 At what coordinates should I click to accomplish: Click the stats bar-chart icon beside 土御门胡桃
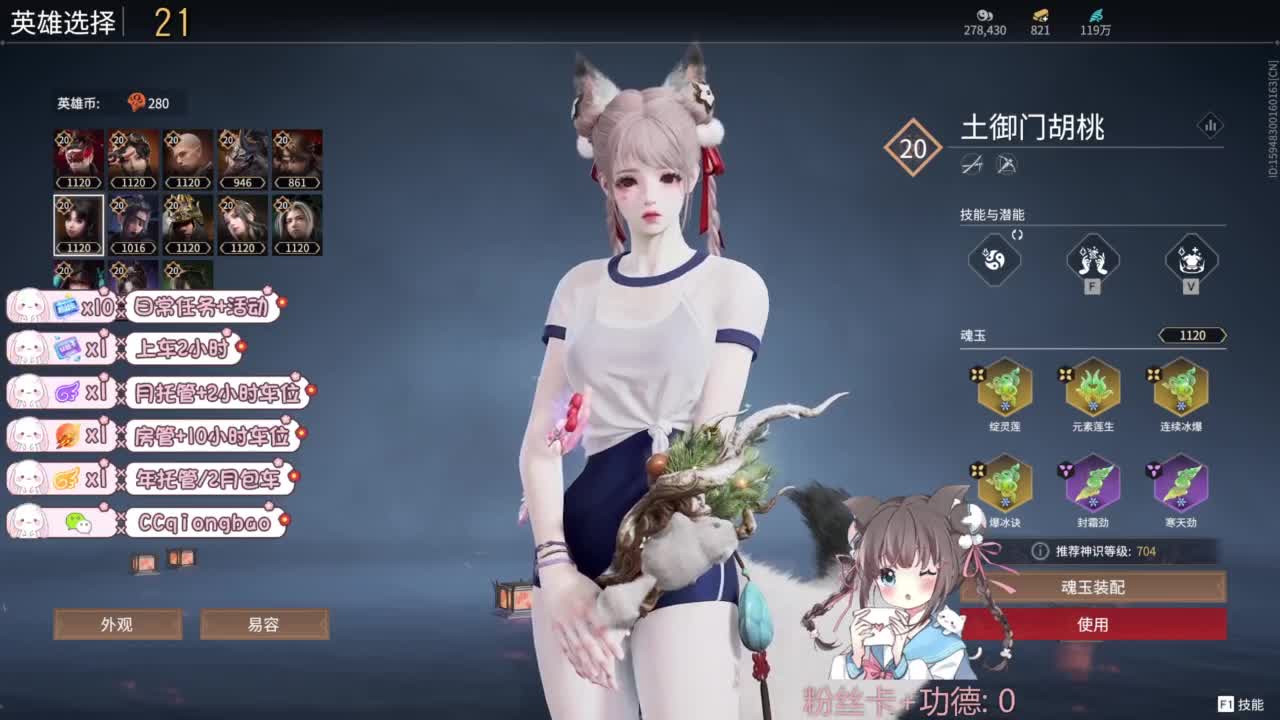click(x=1211, y=126)
